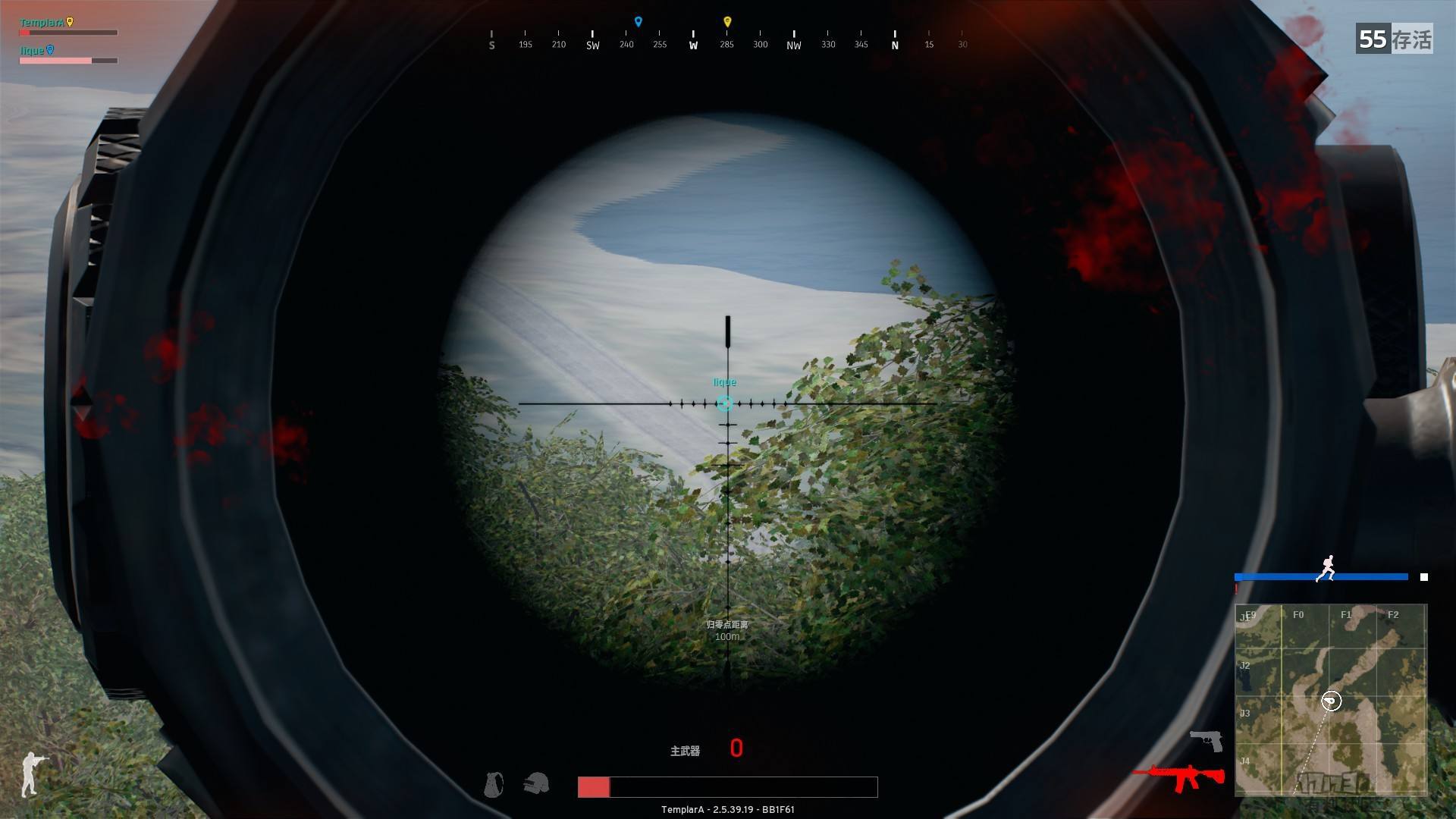Open the 100m zeroing distance selector

(x=726, y=632)
